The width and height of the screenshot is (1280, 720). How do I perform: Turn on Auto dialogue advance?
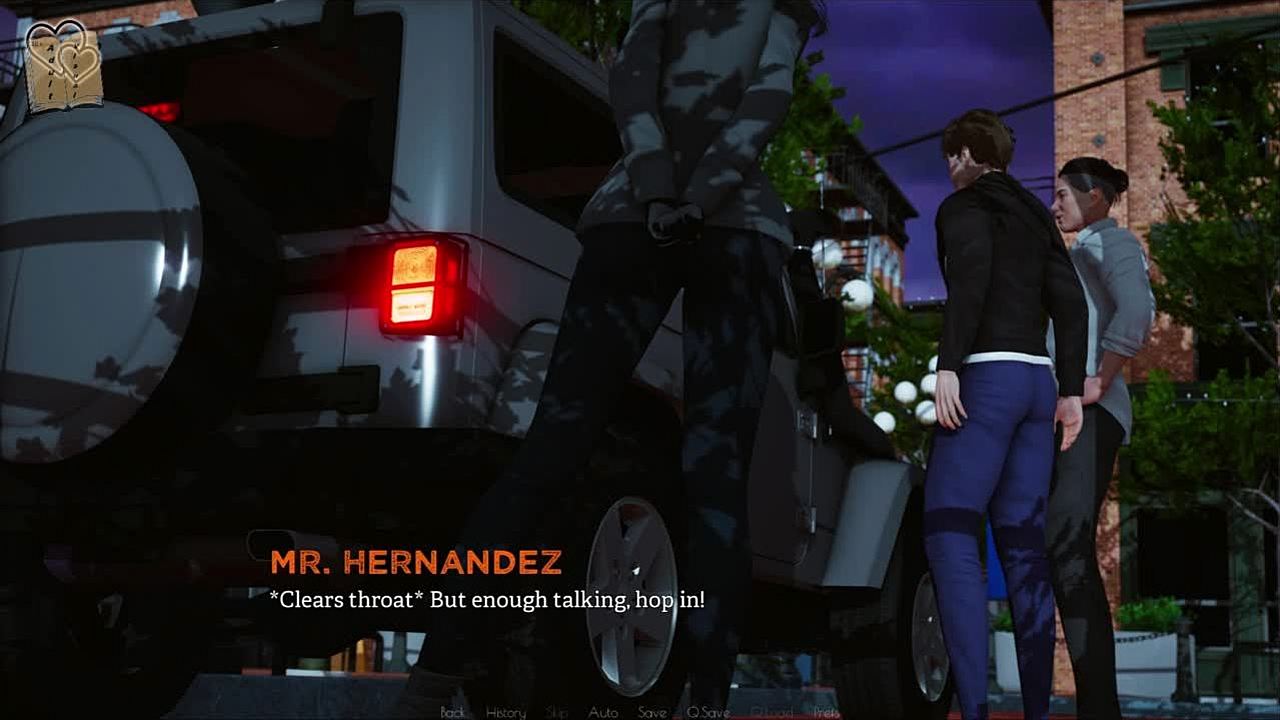pos(603,712)
